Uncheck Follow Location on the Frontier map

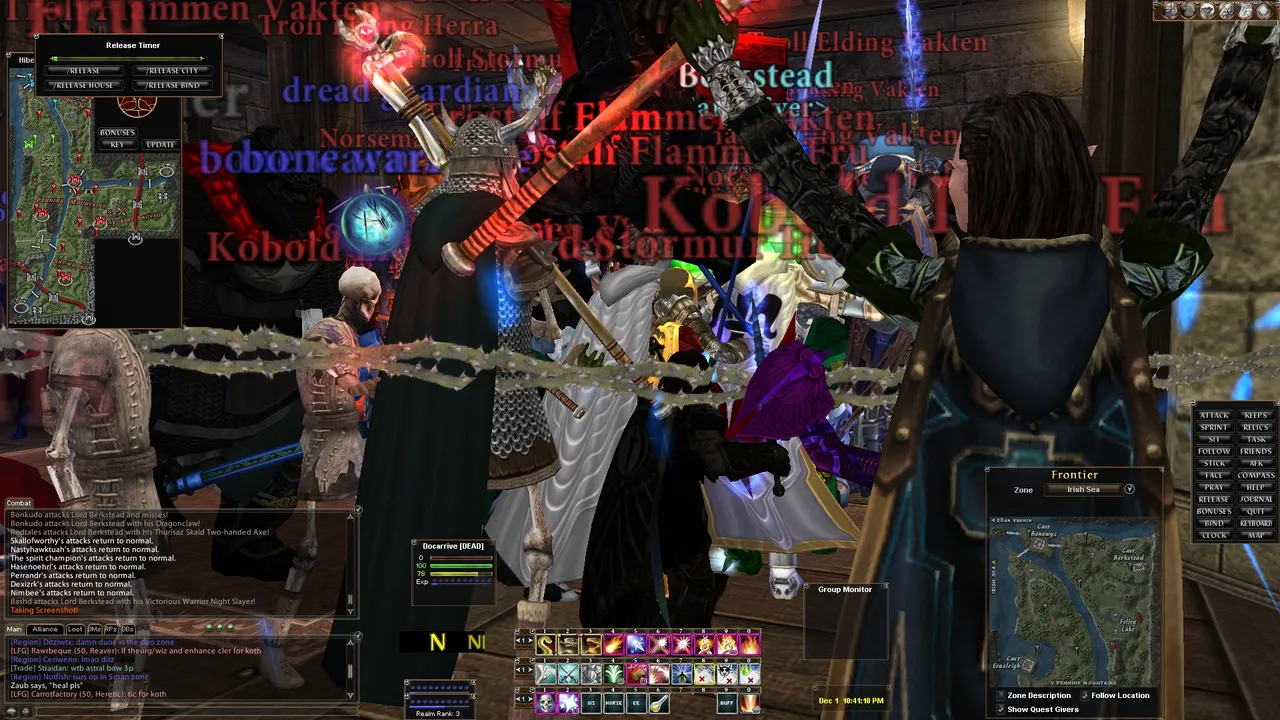[1086, 694]
